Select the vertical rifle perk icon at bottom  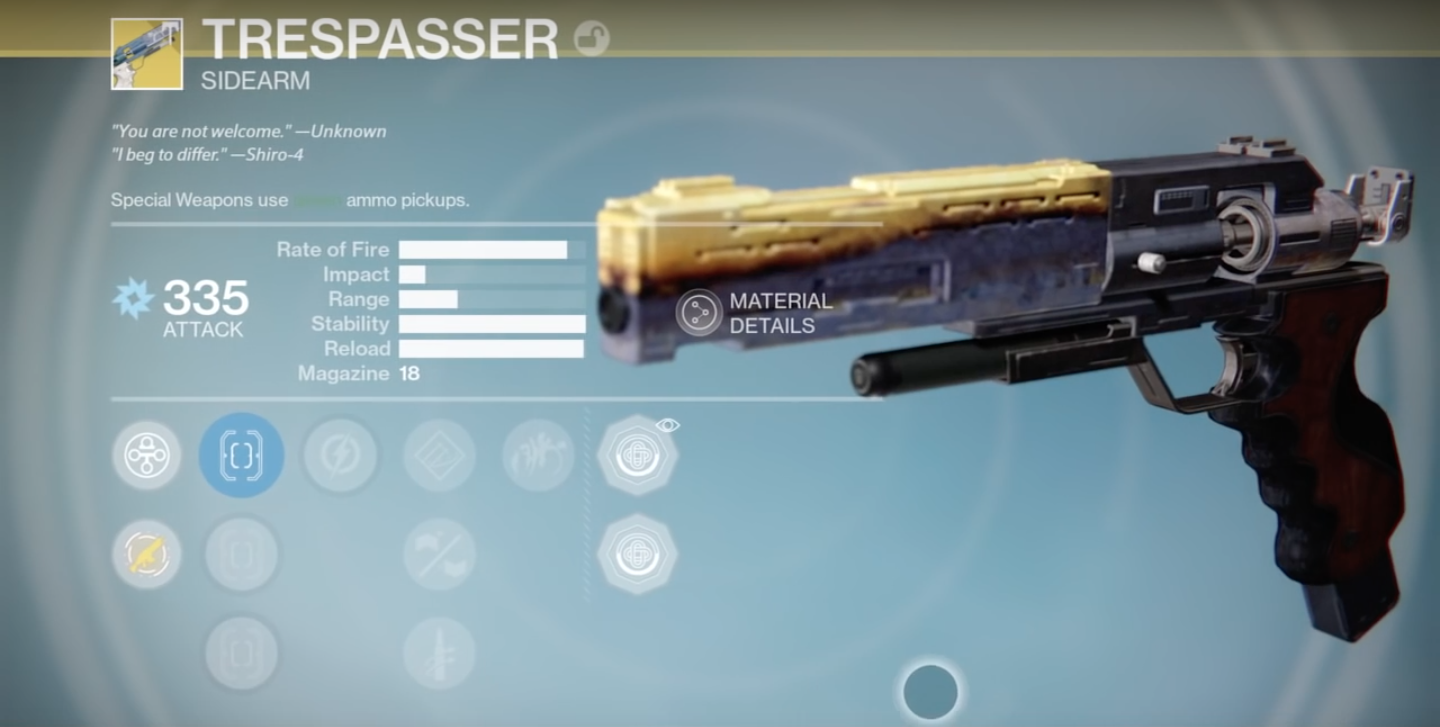(438, 652)
